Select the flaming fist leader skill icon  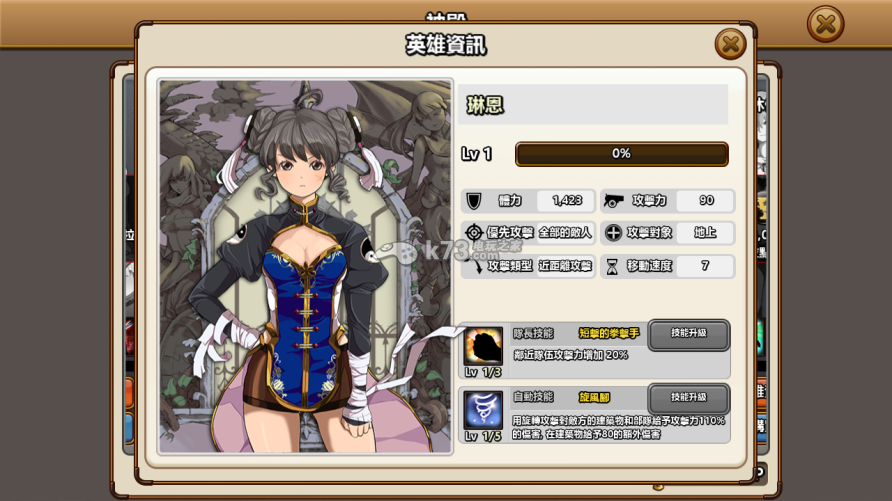[x=484, y=346]
